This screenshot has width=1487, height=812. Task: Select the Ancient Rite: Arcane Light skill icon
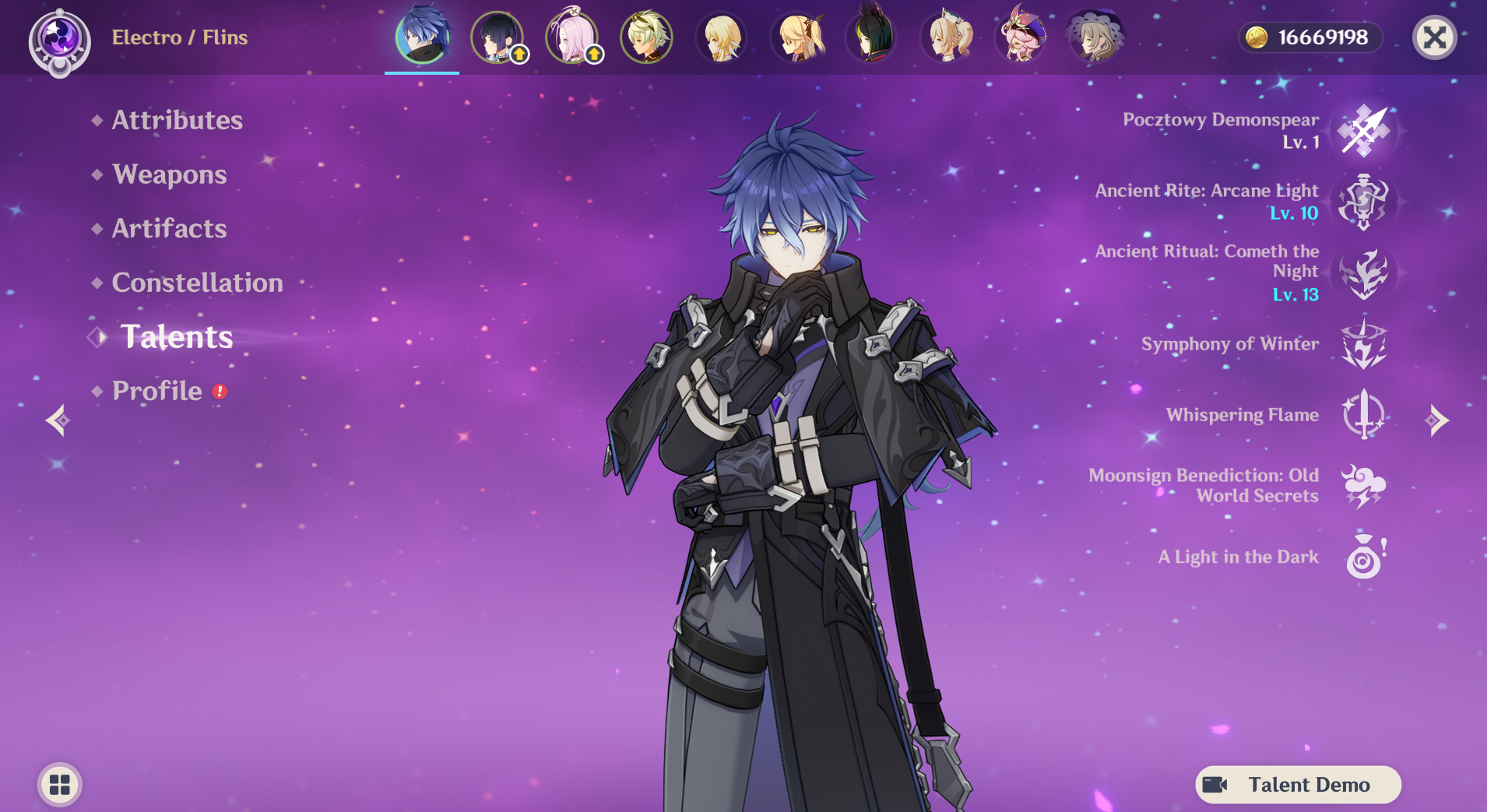pos(1366,201)
